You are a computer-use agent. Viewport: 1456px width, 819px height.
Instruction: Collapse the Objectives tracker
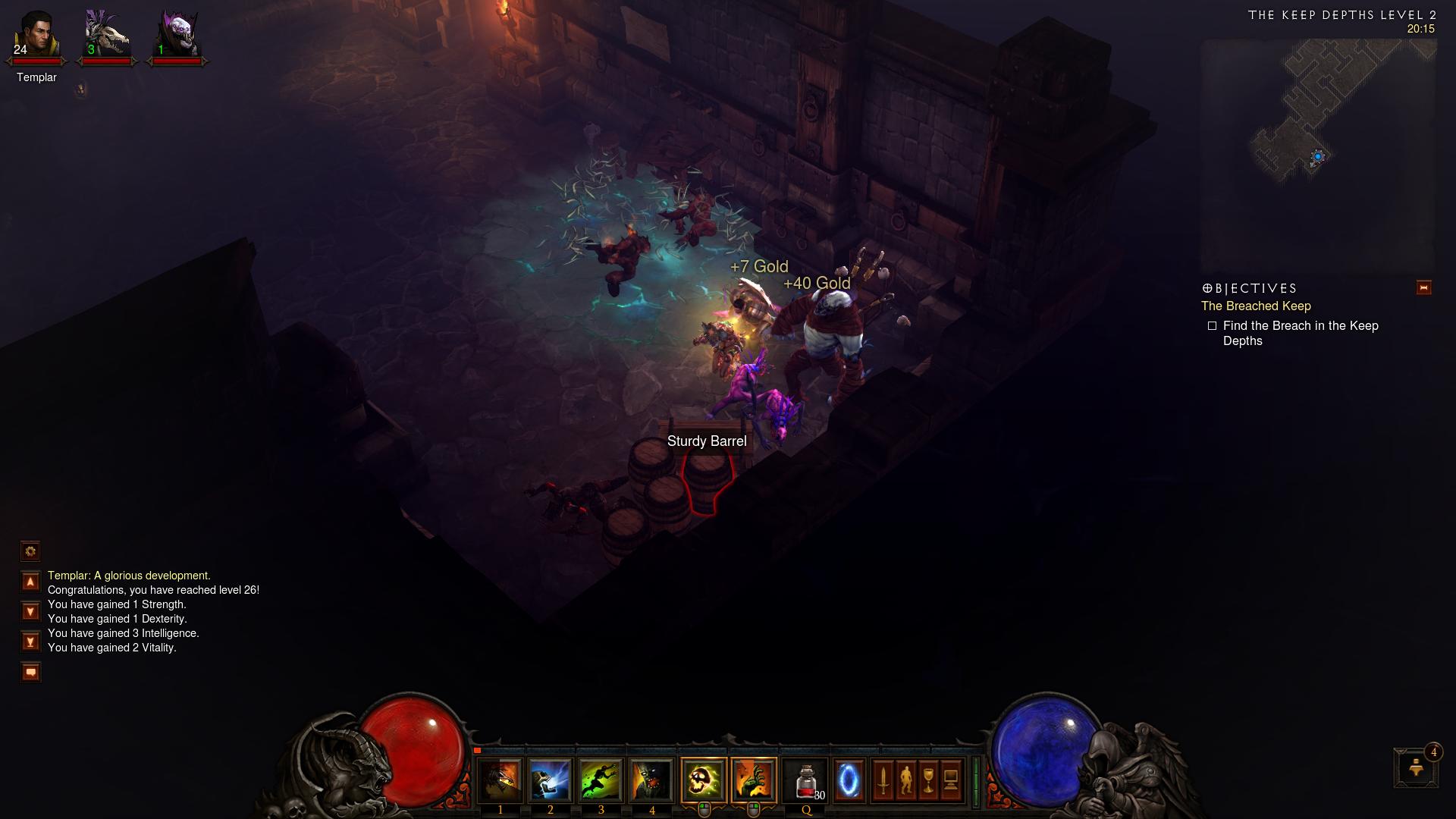pyautogui.click(x=1423, y=288)
